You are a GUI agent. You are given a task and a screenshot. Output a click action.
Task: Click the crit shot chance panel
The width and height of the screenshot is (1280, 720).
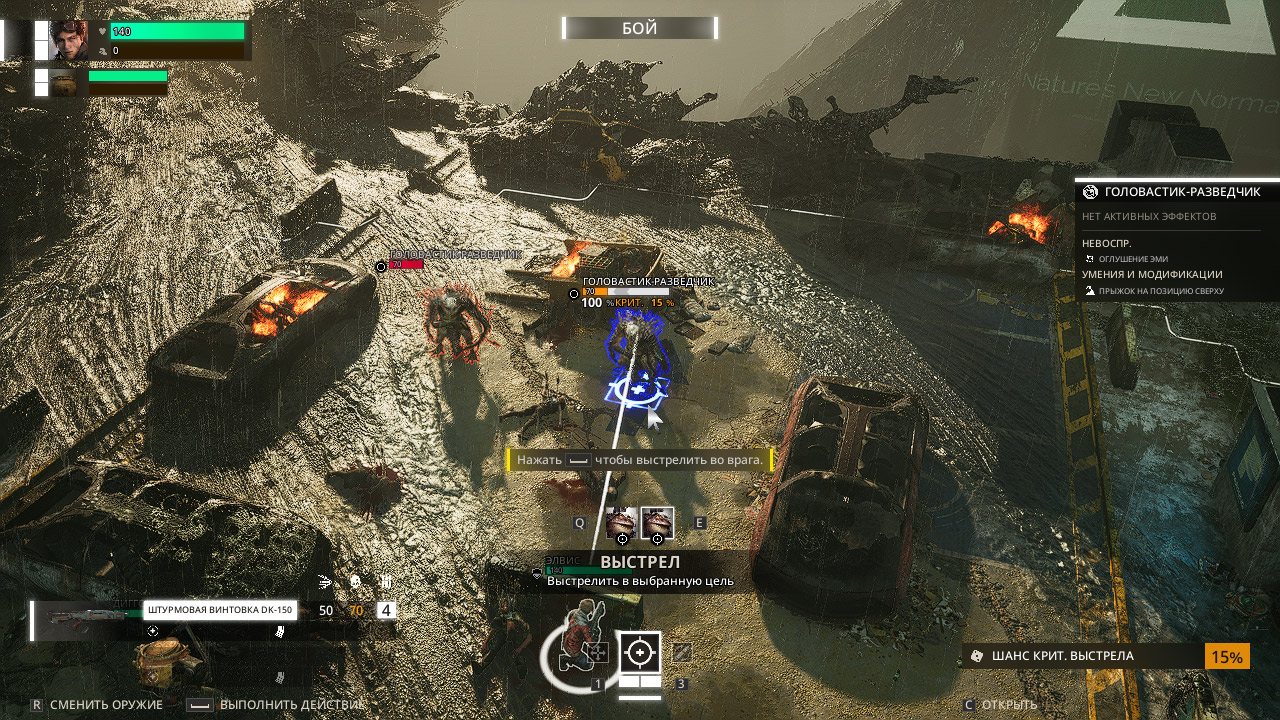(x=1105, y=656)
